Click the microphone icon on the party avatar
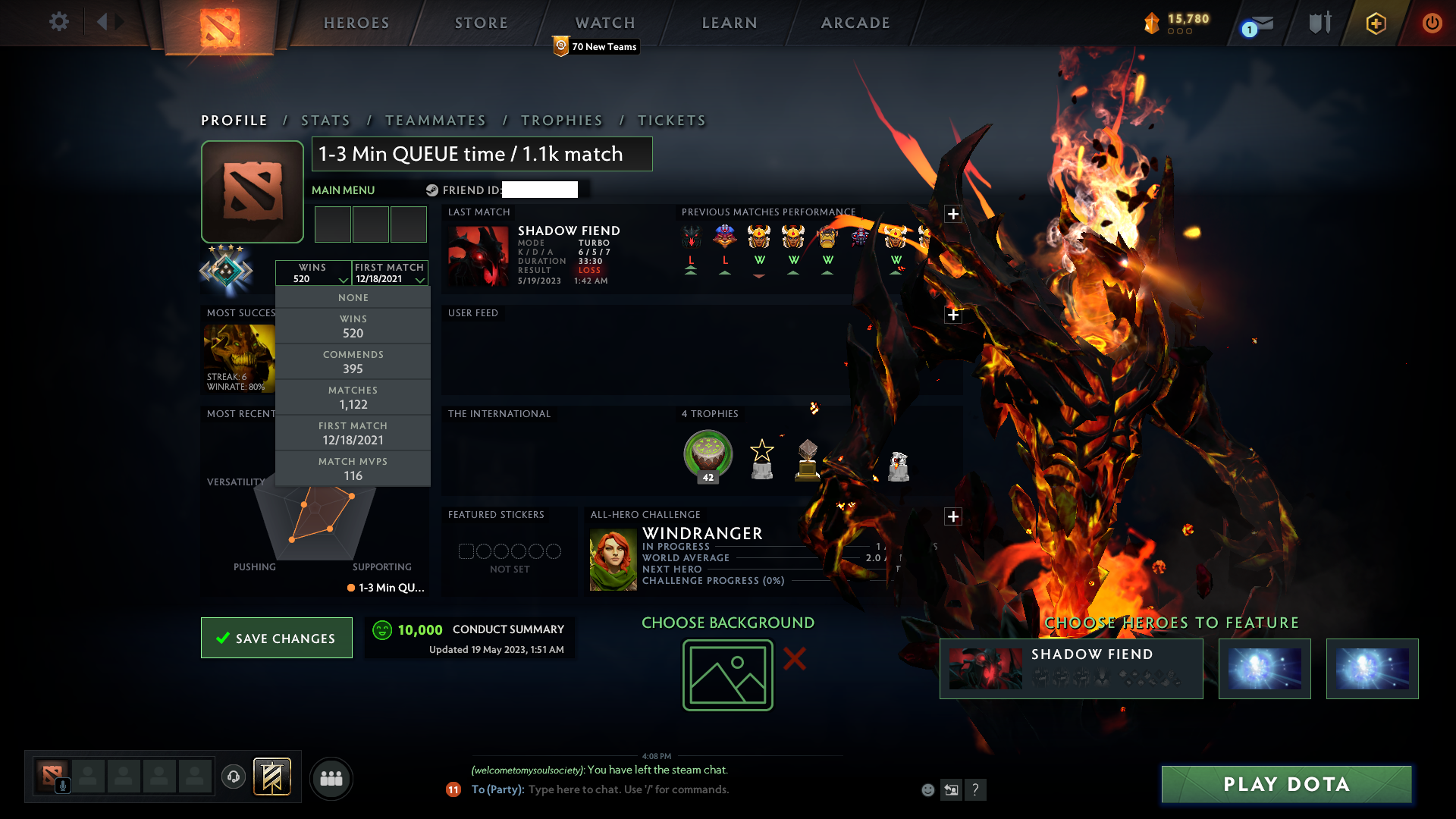This screenshot has width=1456, height=819. tap(62, 784)
